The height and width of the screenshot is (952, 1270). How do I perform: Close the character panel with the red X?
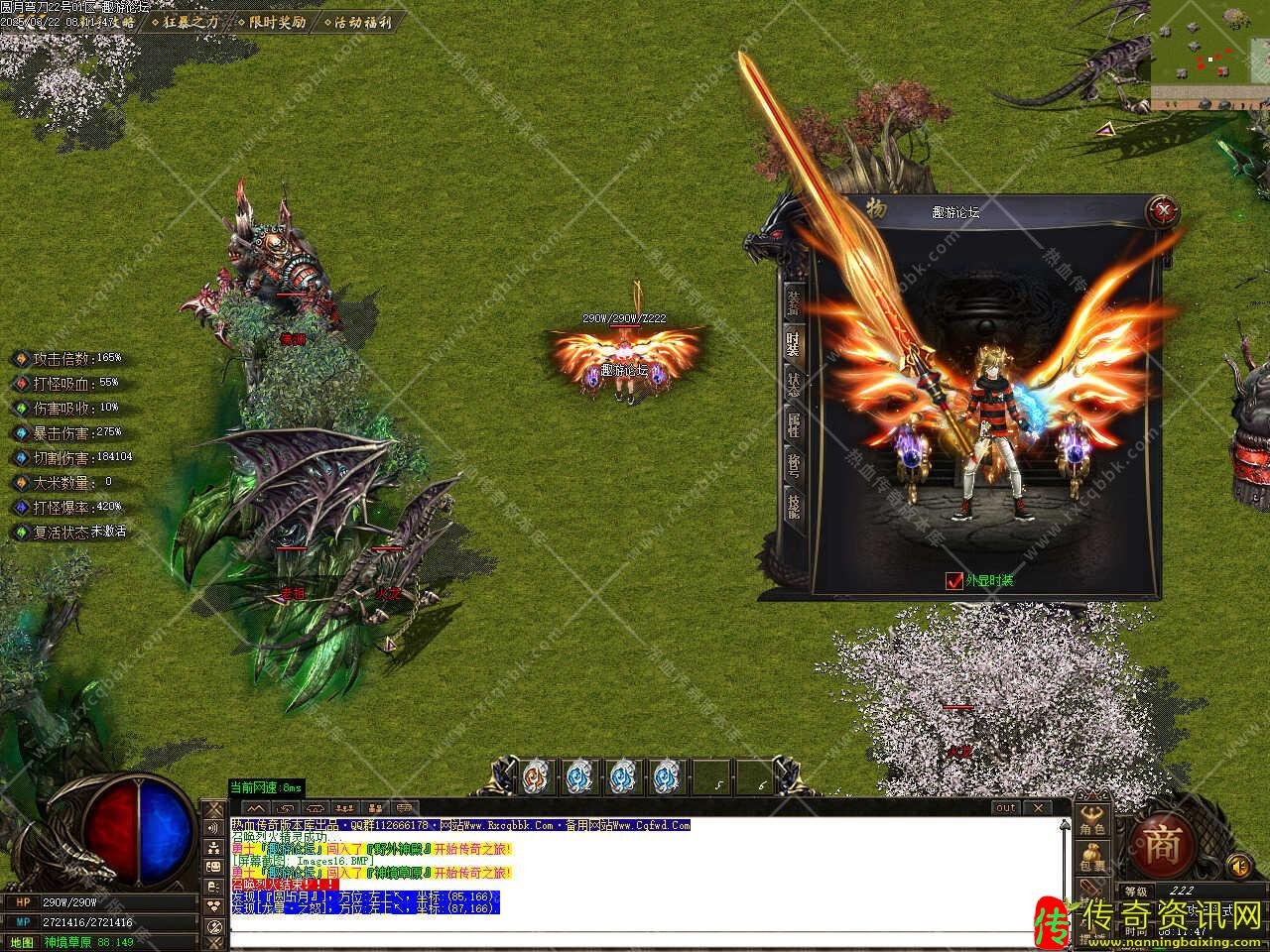pos(1162,210)
